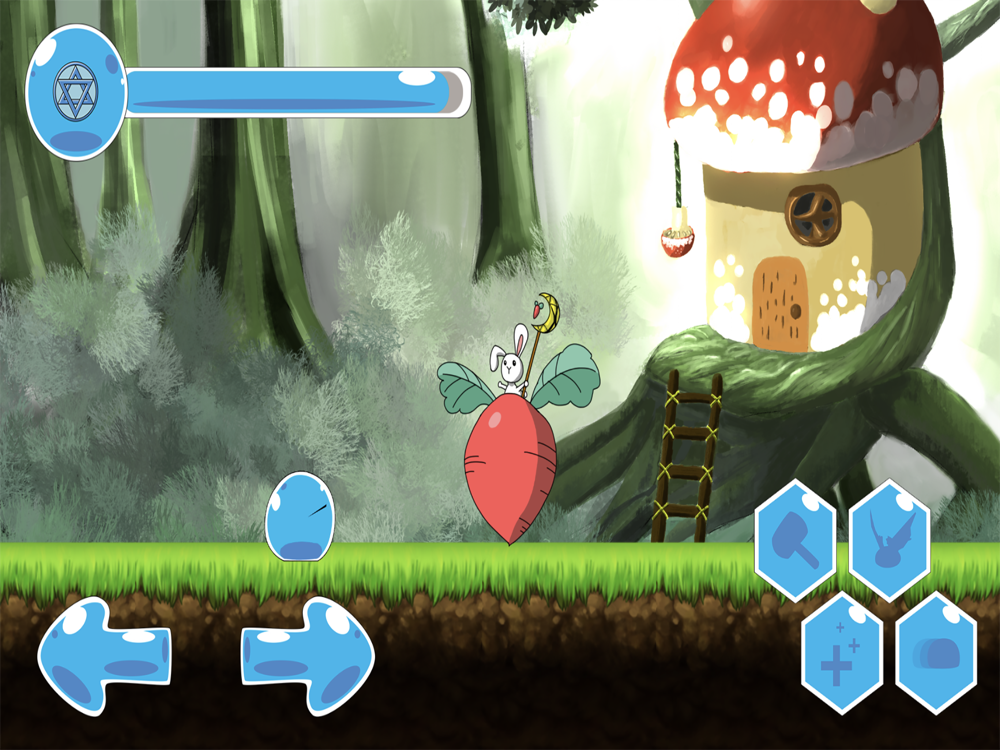Screen dimensions: 1000x750
Task: Activate the dash ability hexagon
Action: click(x=935, y=653)
